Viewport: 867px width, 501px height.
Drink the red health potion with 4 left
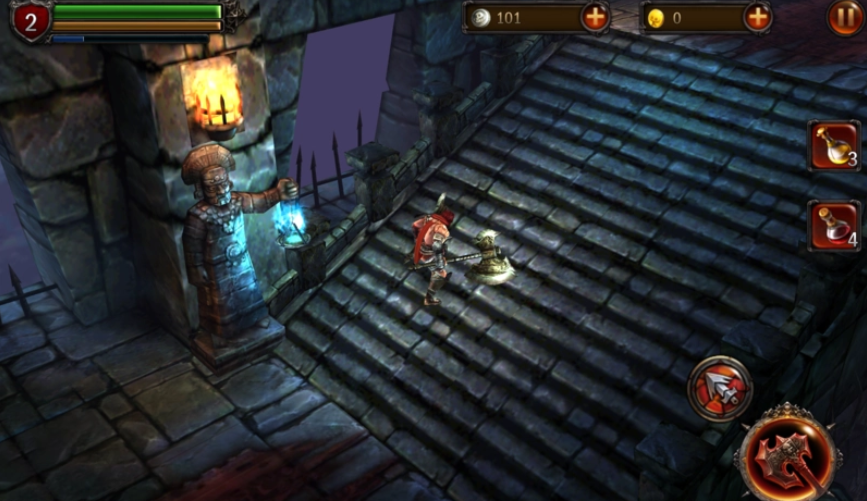click(834, 225)
